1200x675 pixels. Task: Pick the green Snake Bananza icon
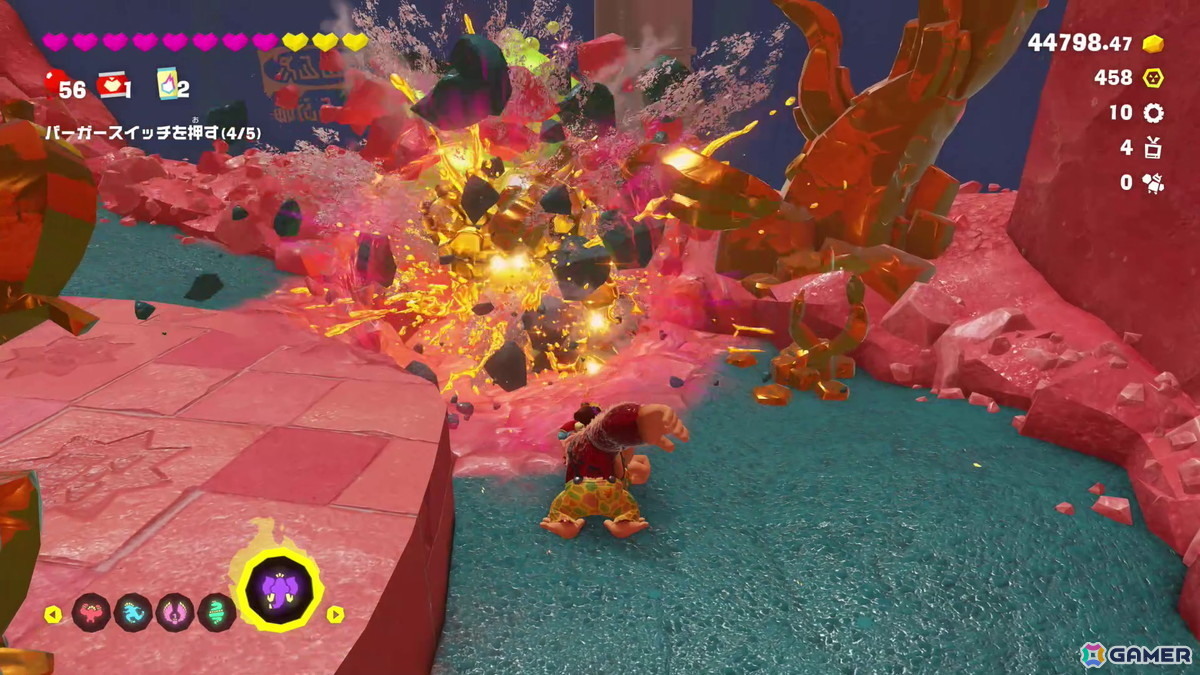(x=217, y=612)
